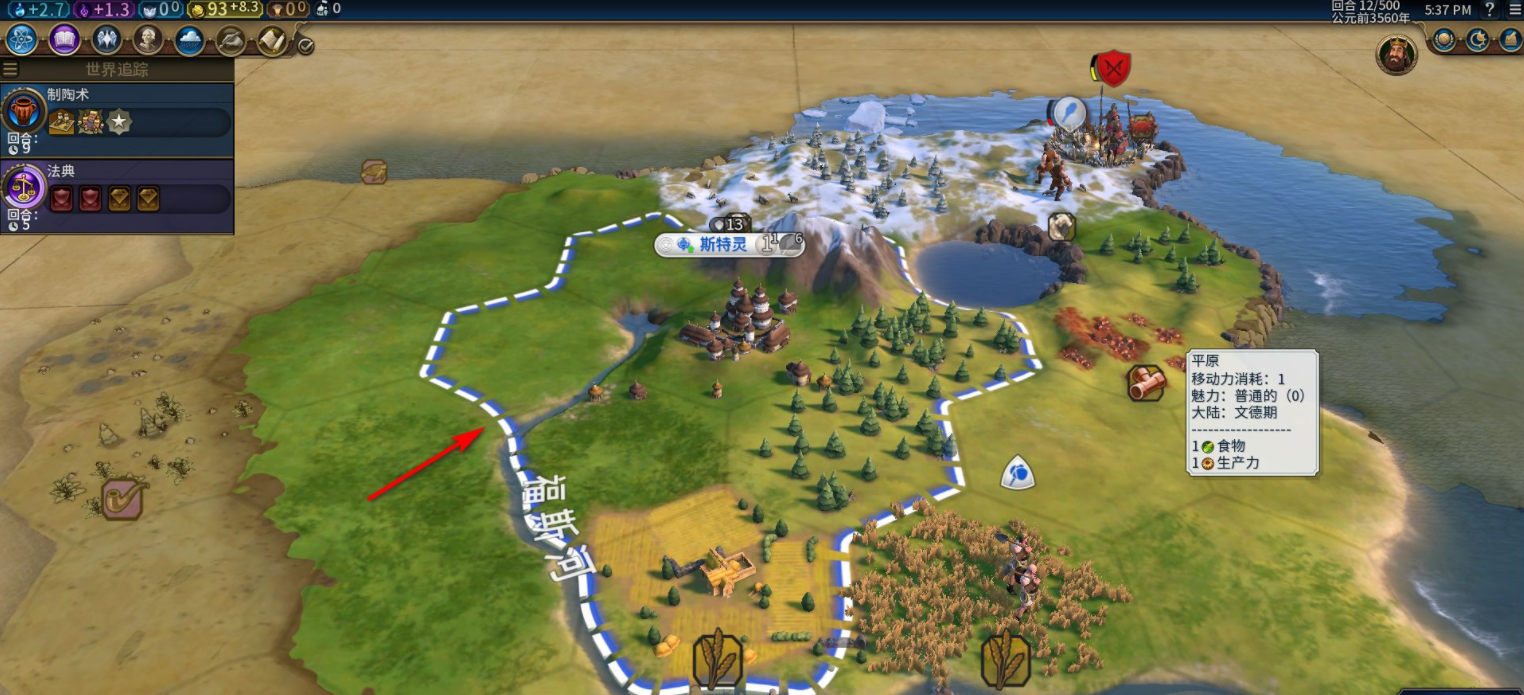Select the barbarian unit with red crossed-swords flag
This screenshot has height=695, width=1524.
(1113, 69)
